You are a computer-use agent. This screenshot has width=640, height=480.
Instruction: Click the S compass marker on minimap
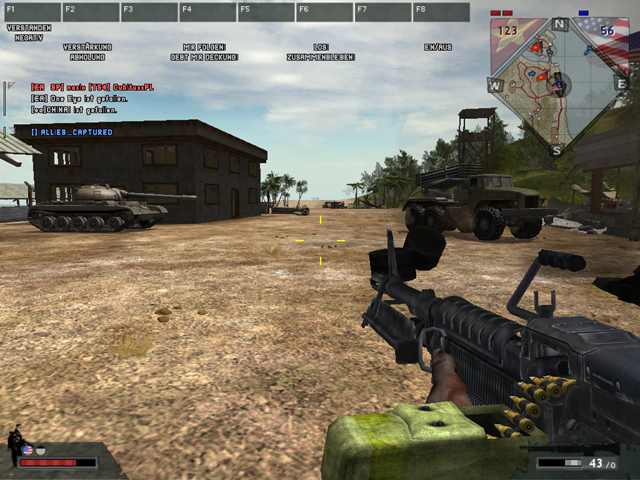click(556, 150)
